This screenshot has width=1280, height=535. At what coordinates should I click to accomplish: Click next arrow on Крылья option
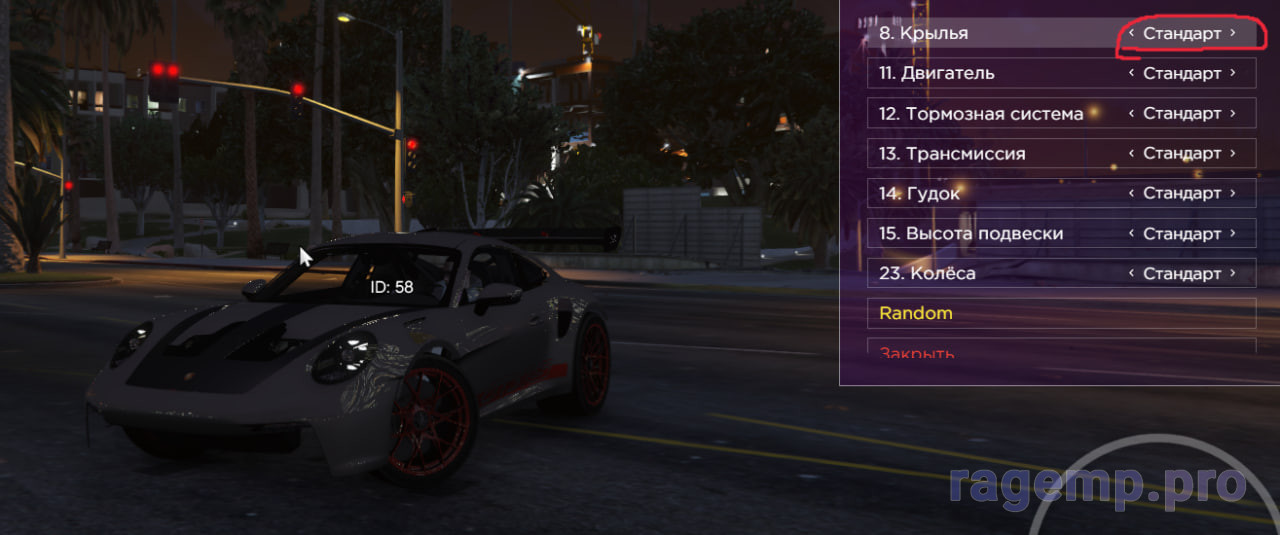tap(1233, 33)
